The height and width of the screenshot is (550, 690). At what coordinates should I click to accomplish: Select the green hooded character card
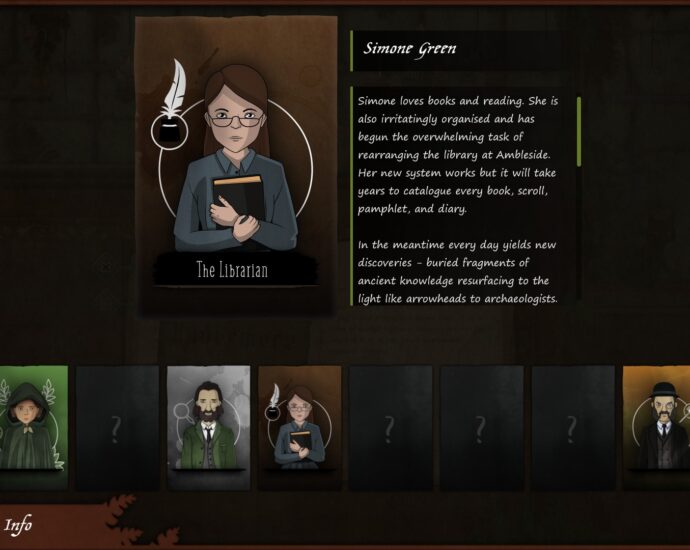(x=33, y=426)
